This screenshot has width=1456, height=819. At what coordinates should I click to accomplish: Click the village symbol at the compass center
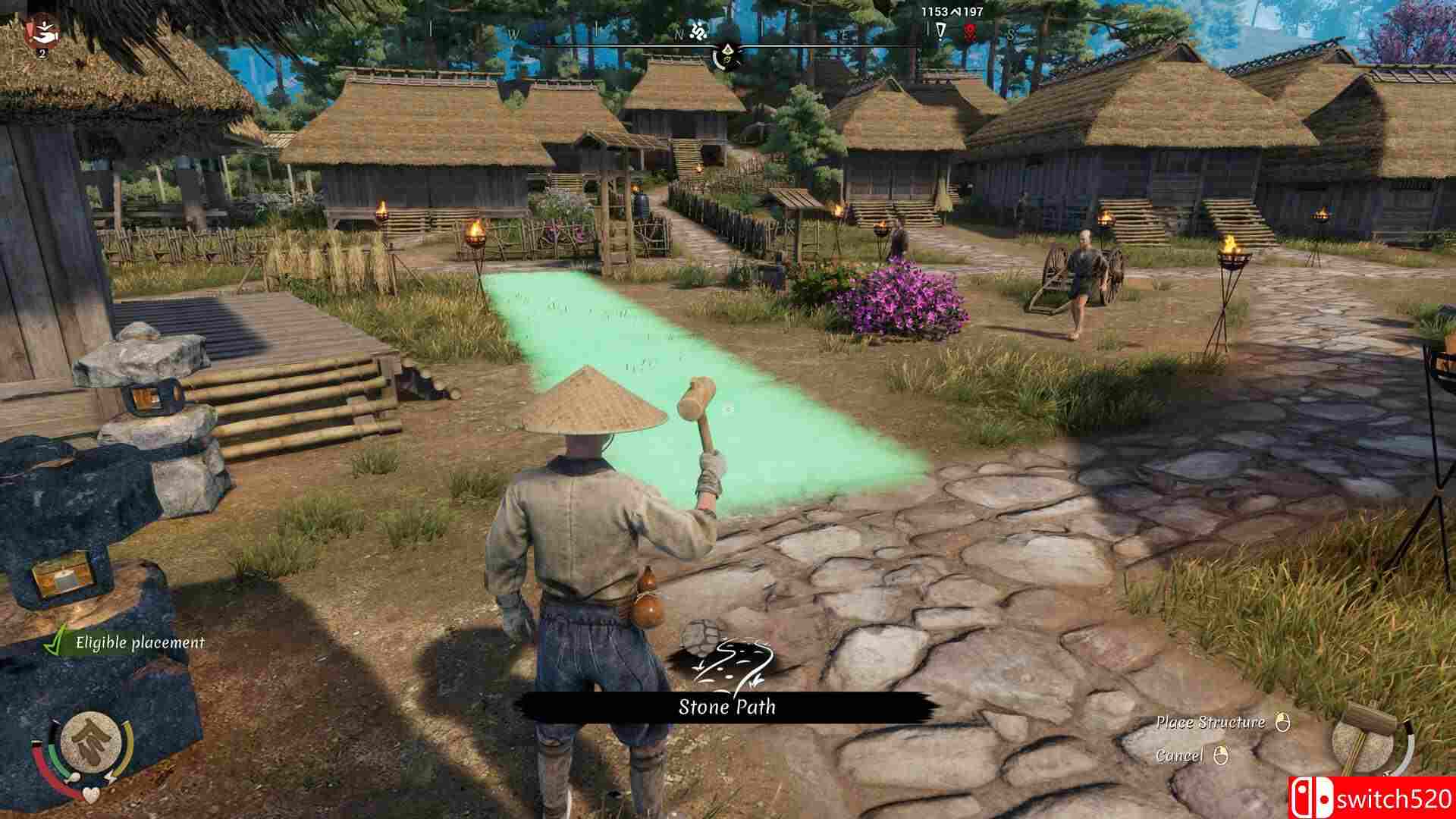(728, 52)
